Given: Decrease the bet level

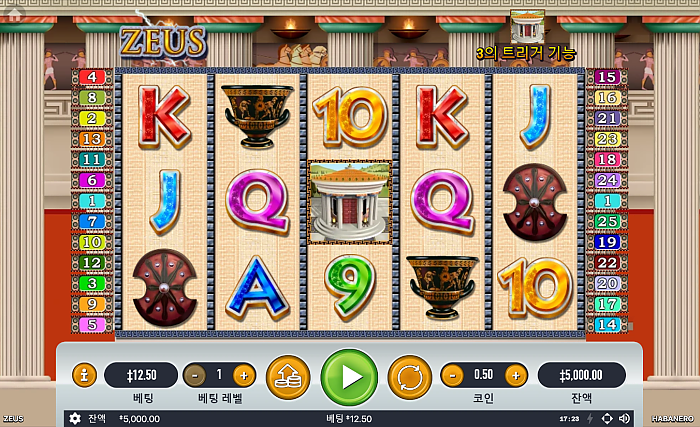Looking at the screenshot, I should tap(195, 375).
